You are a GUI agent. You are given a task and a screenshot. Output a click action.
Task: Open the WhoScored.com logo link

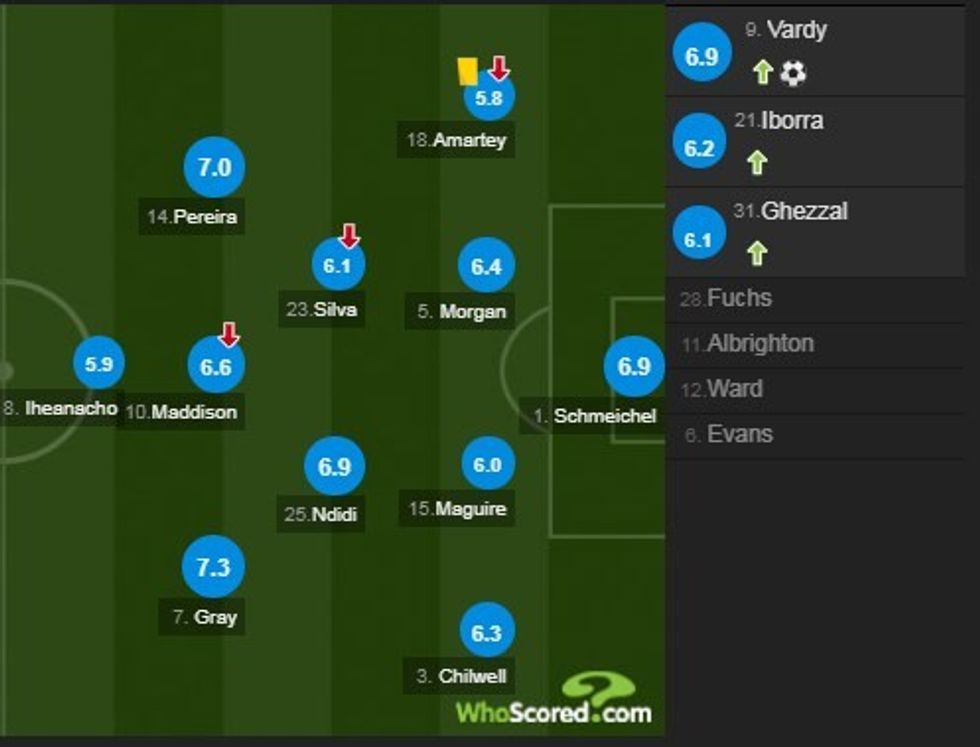click(556, 700)
